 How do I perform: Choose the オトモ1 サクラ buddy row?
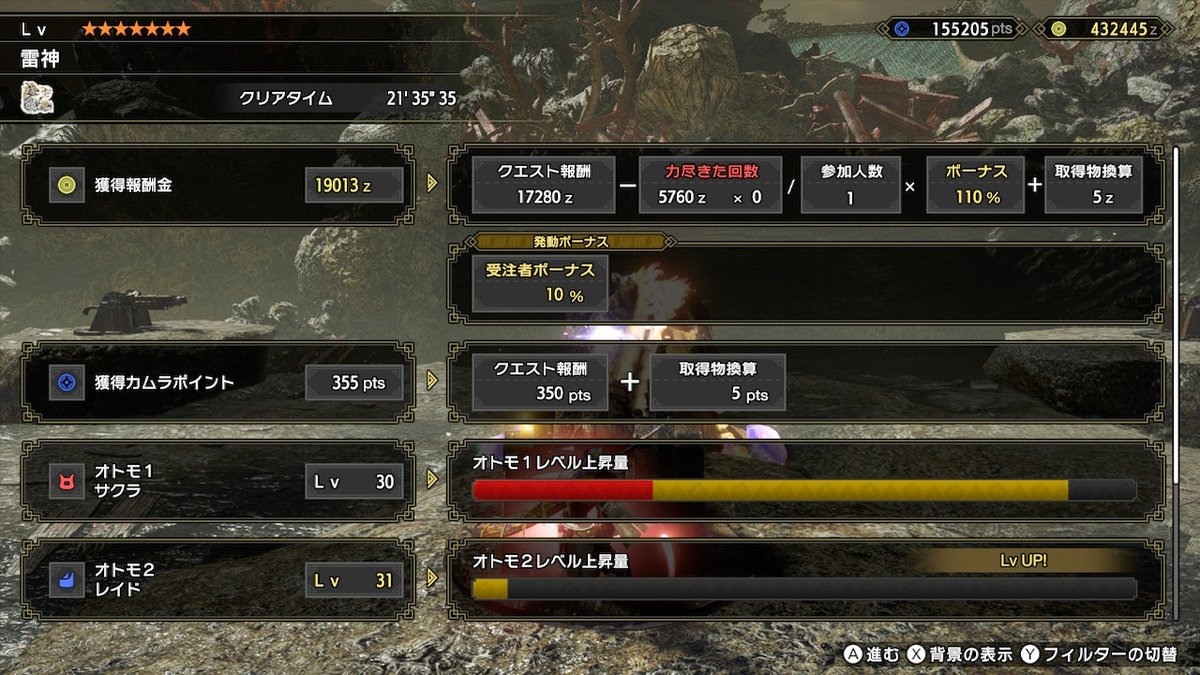(x=217, y=481)
